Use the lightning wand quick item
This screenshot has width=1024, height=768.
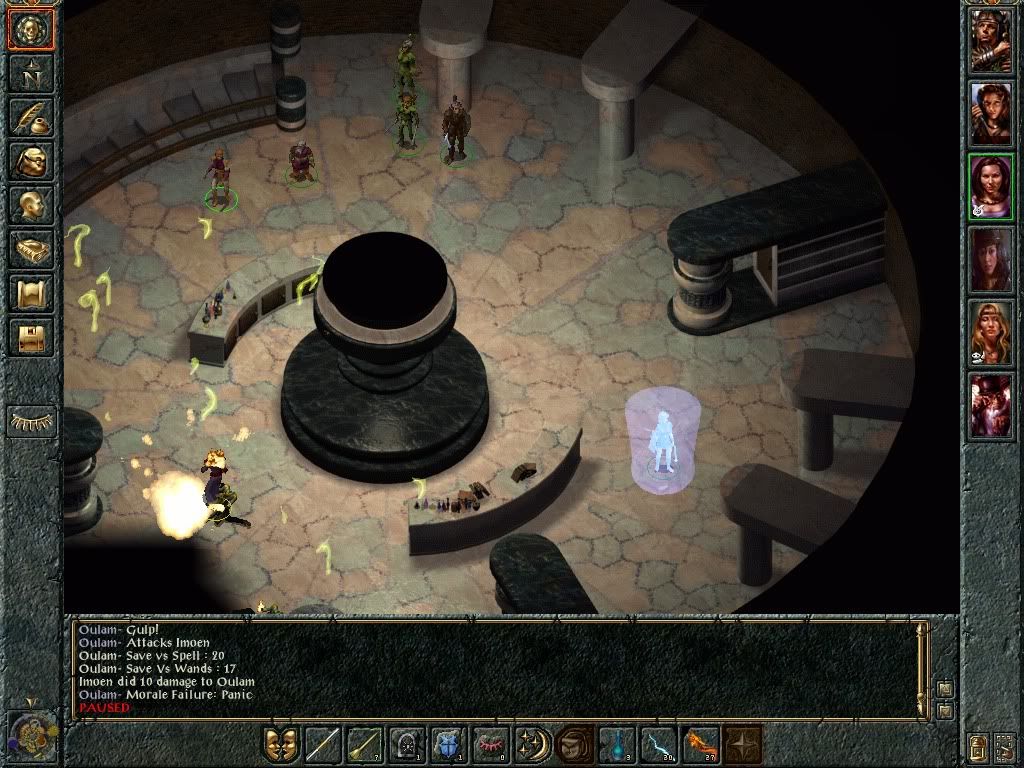(659, 745)
